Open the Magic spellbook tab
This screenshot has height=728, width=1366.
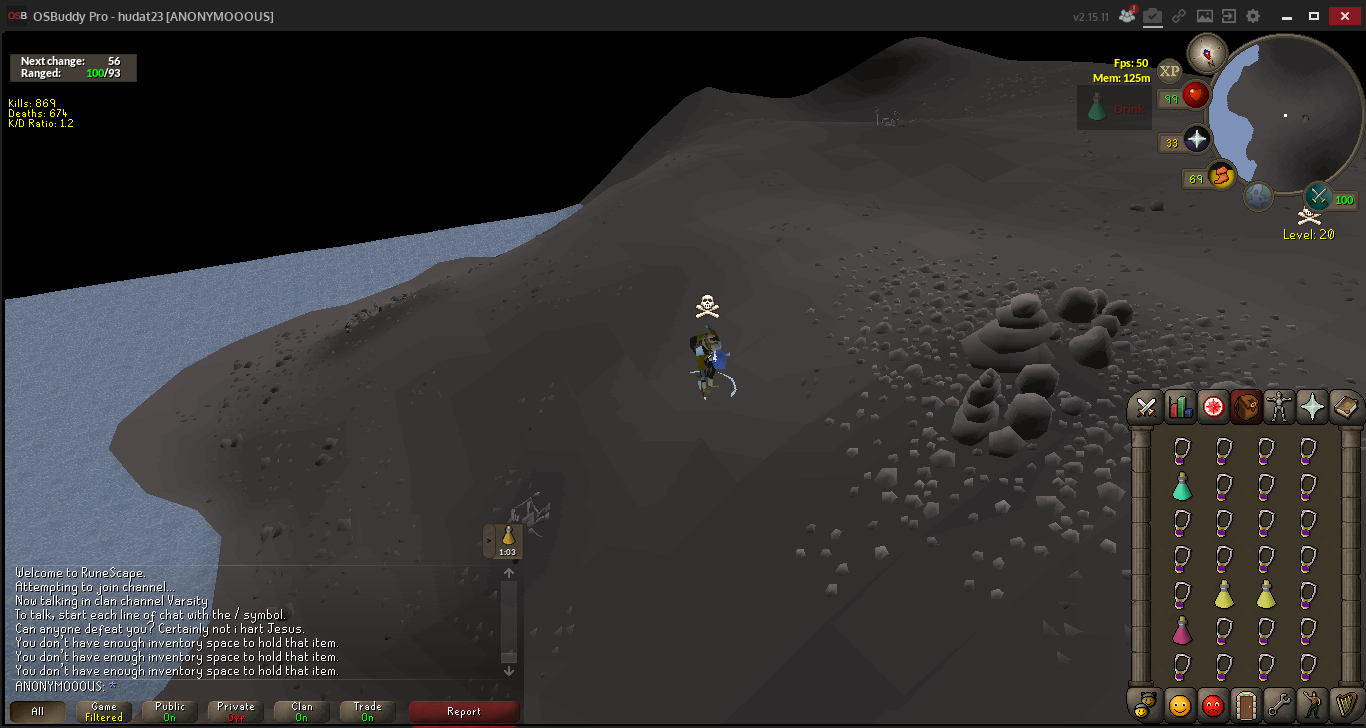click(1345, 407)
